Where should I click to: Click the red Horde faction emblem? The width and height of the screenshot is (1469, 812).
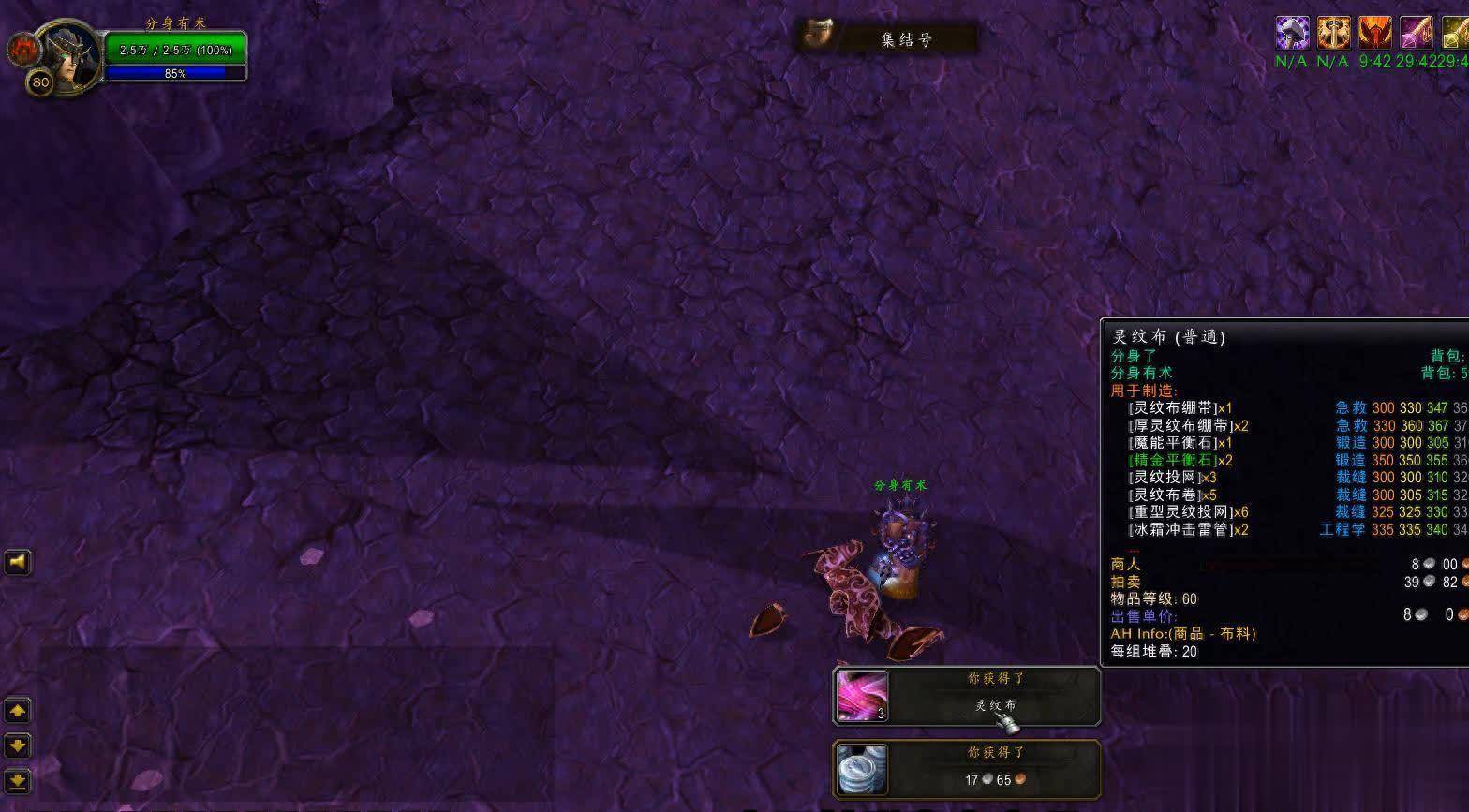(x=22, y=50)
